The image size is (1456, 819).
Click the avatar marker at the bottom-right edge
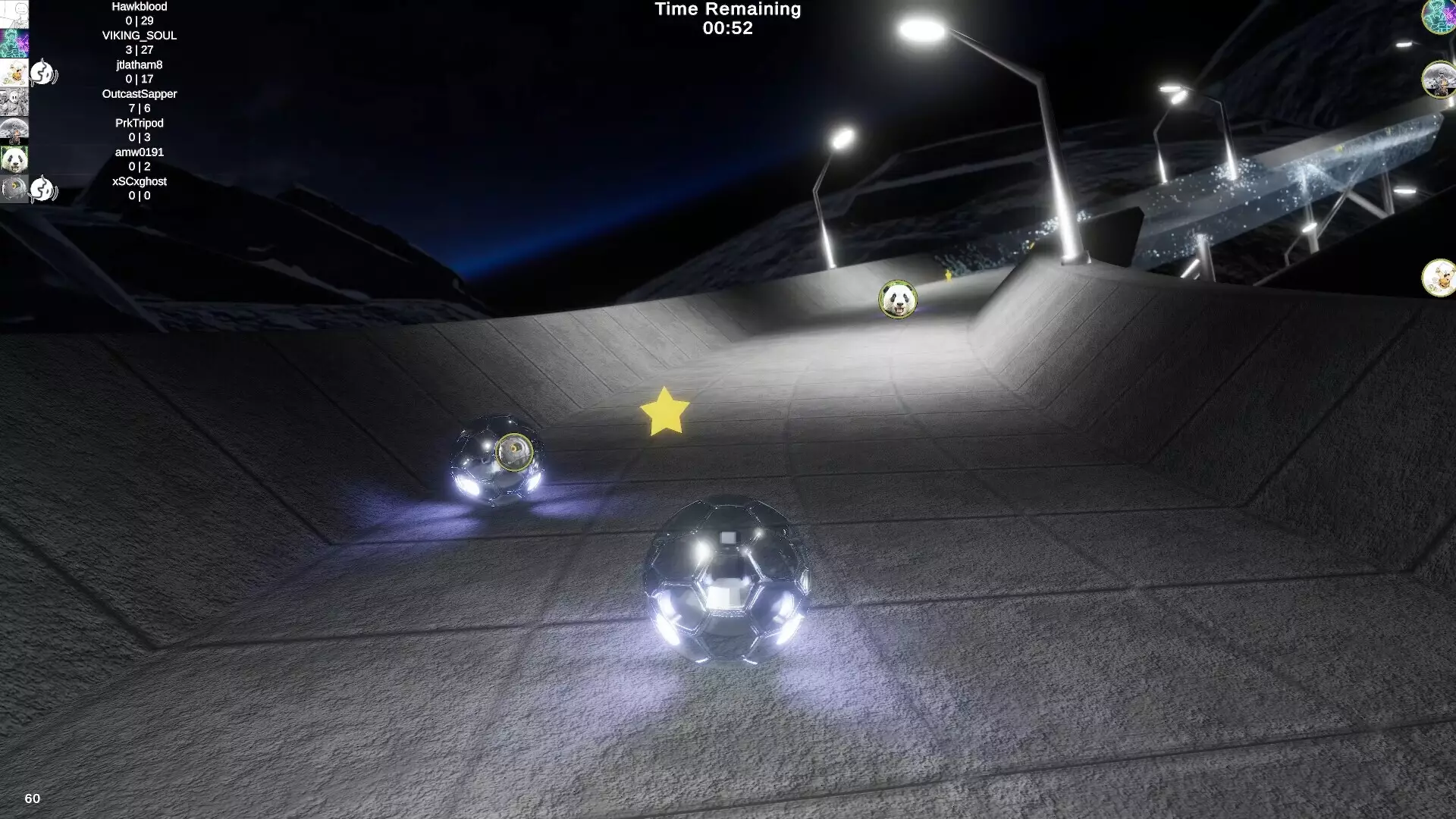click(x=1440, y=278)
